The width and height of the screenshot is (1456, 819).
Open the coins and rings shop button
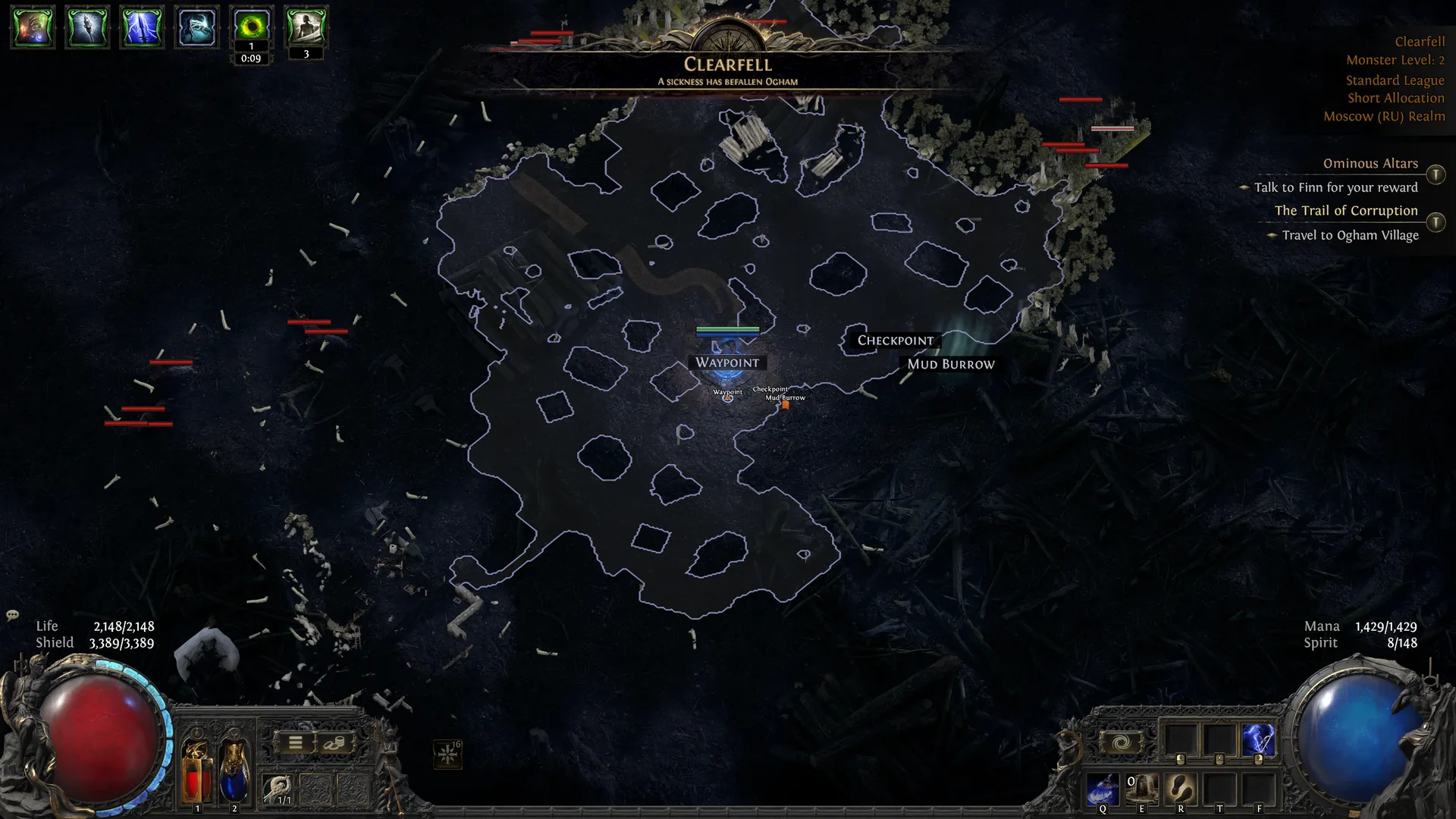click(x=334, y=743)
